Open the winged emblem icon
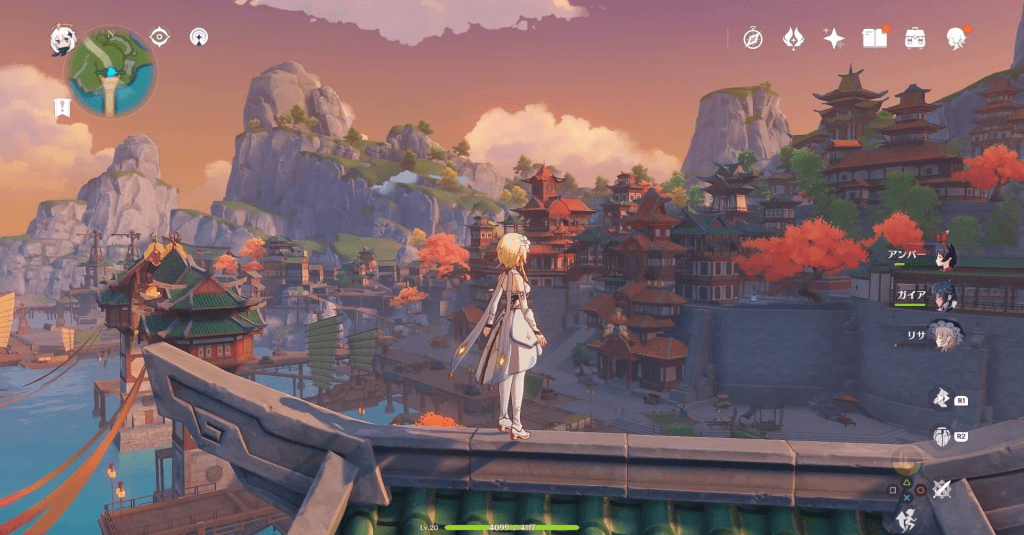Viewport: 1024px width, 535px height. point(793,38)
